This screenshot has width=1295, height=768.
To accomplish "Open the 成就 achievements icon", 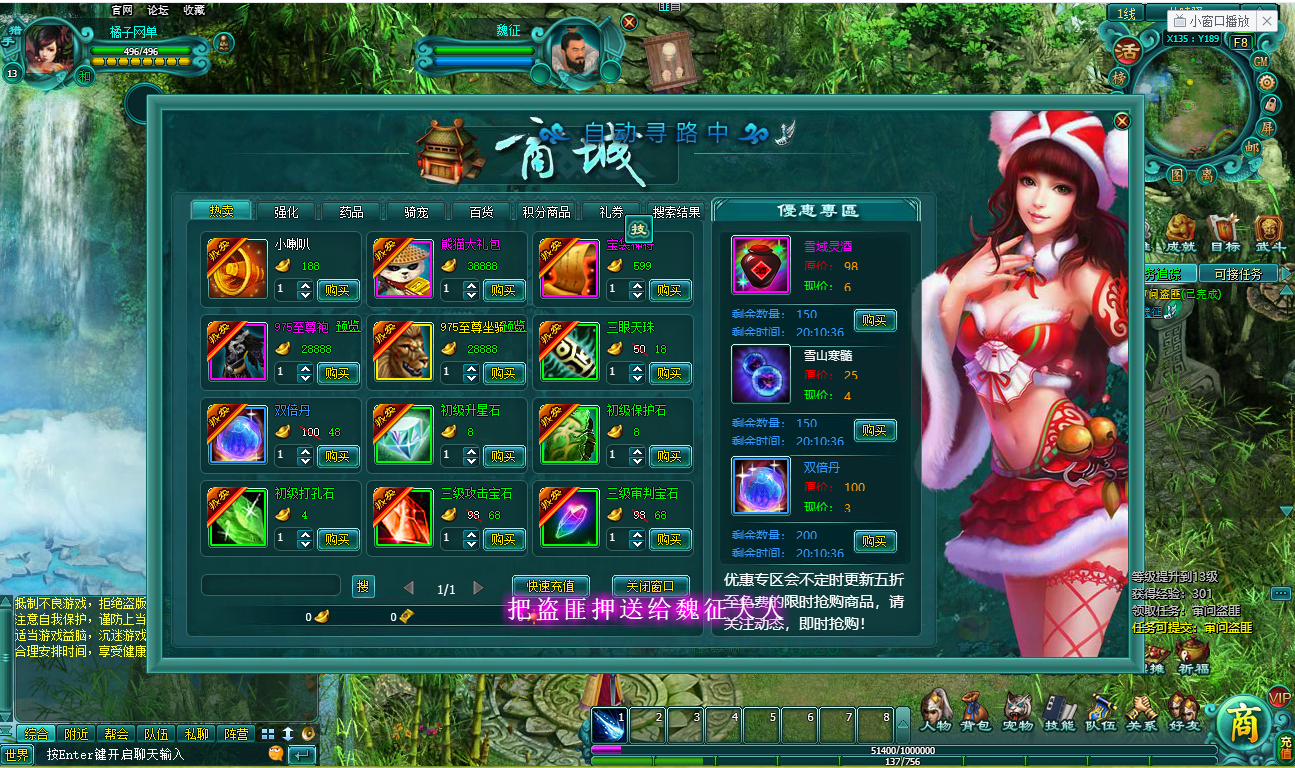I will 1179,230.
